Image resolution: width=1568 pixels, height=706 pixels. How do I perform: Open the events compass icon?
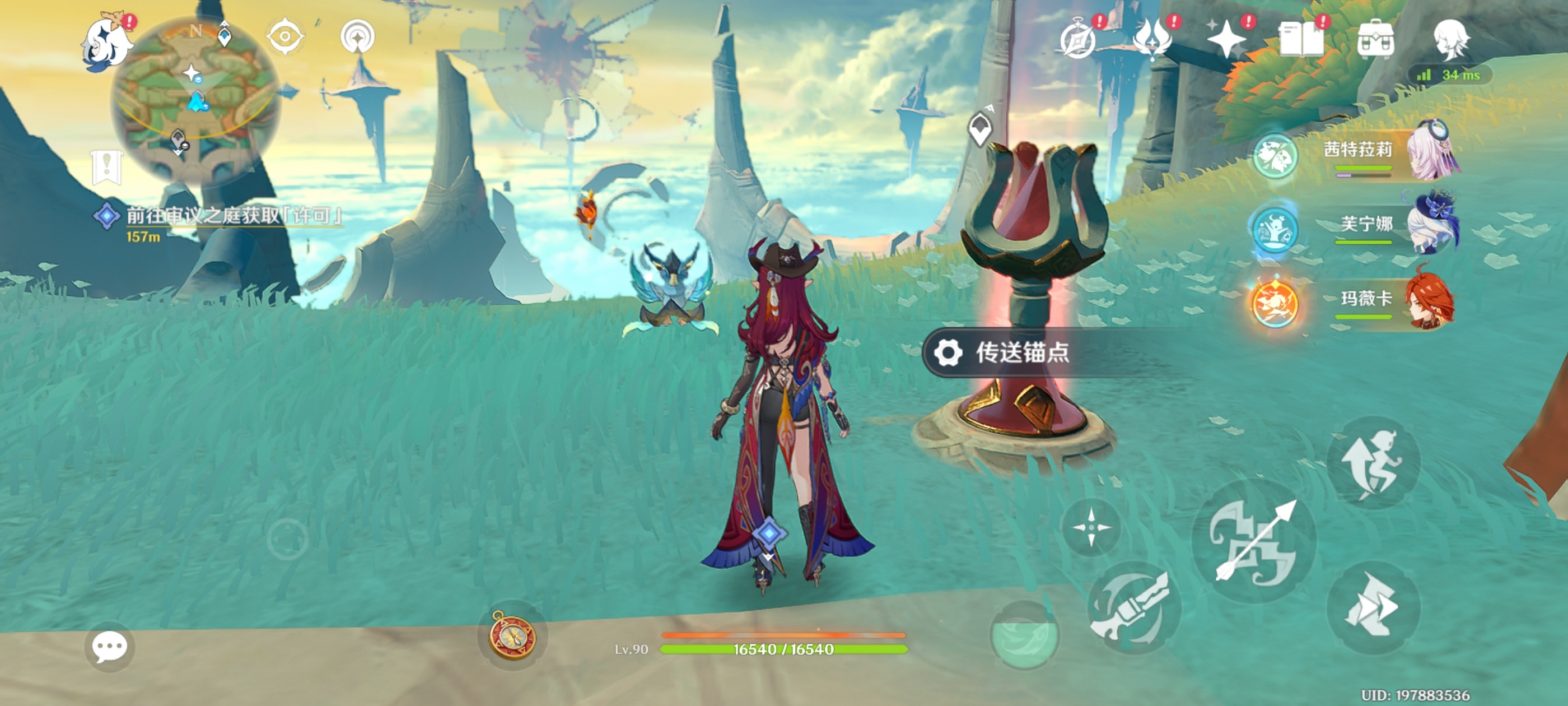[1078, 39]
